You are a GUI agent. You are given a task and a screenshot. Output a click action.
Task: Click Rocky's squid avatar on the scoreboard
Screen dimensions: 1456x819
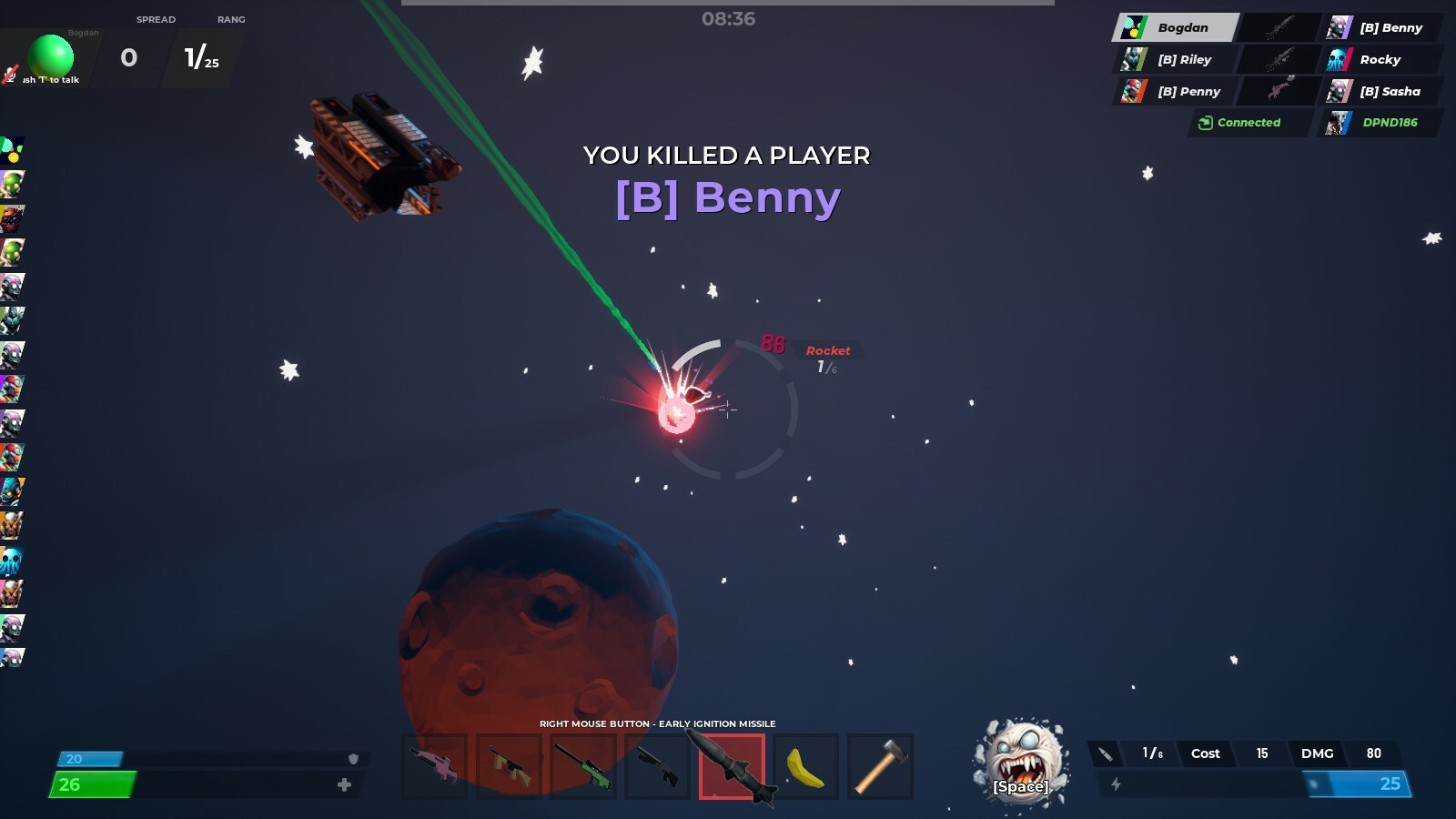1338,59
